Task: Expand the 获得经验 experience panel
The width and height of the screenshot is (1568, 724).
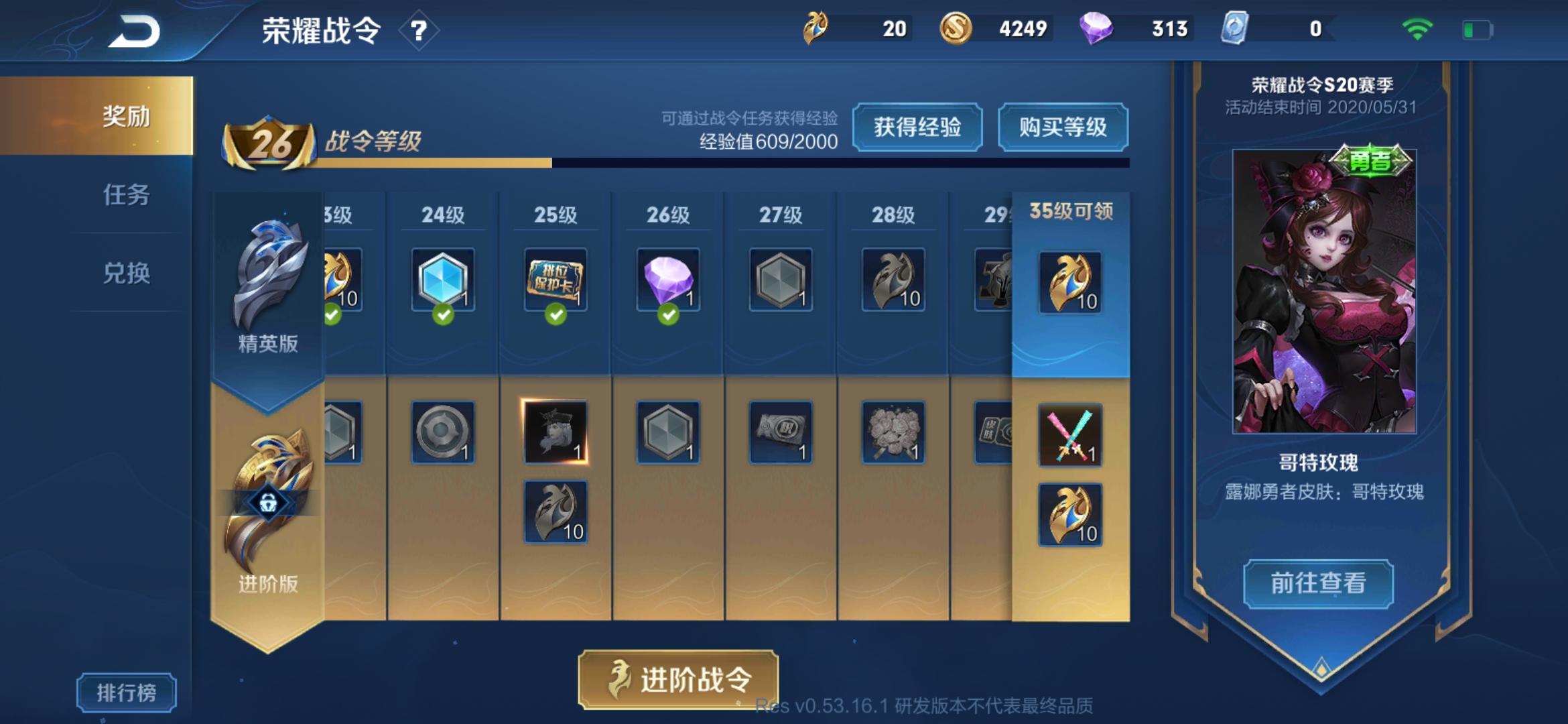Action: (x=918, y=126)
